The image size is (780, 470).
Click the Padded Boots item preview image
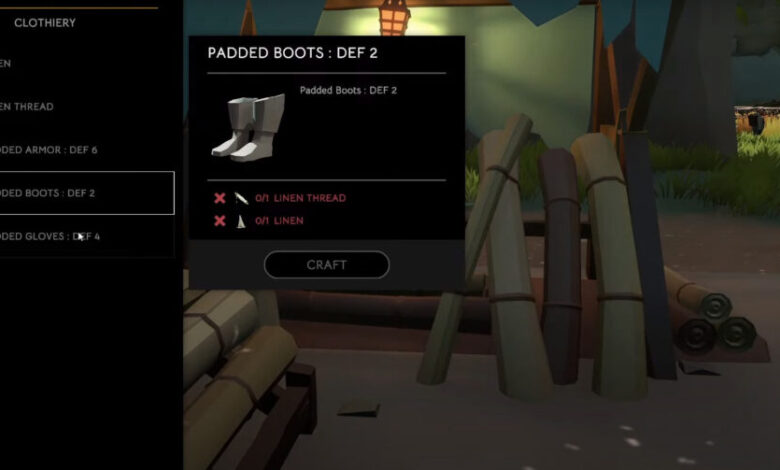pos(247,126)
